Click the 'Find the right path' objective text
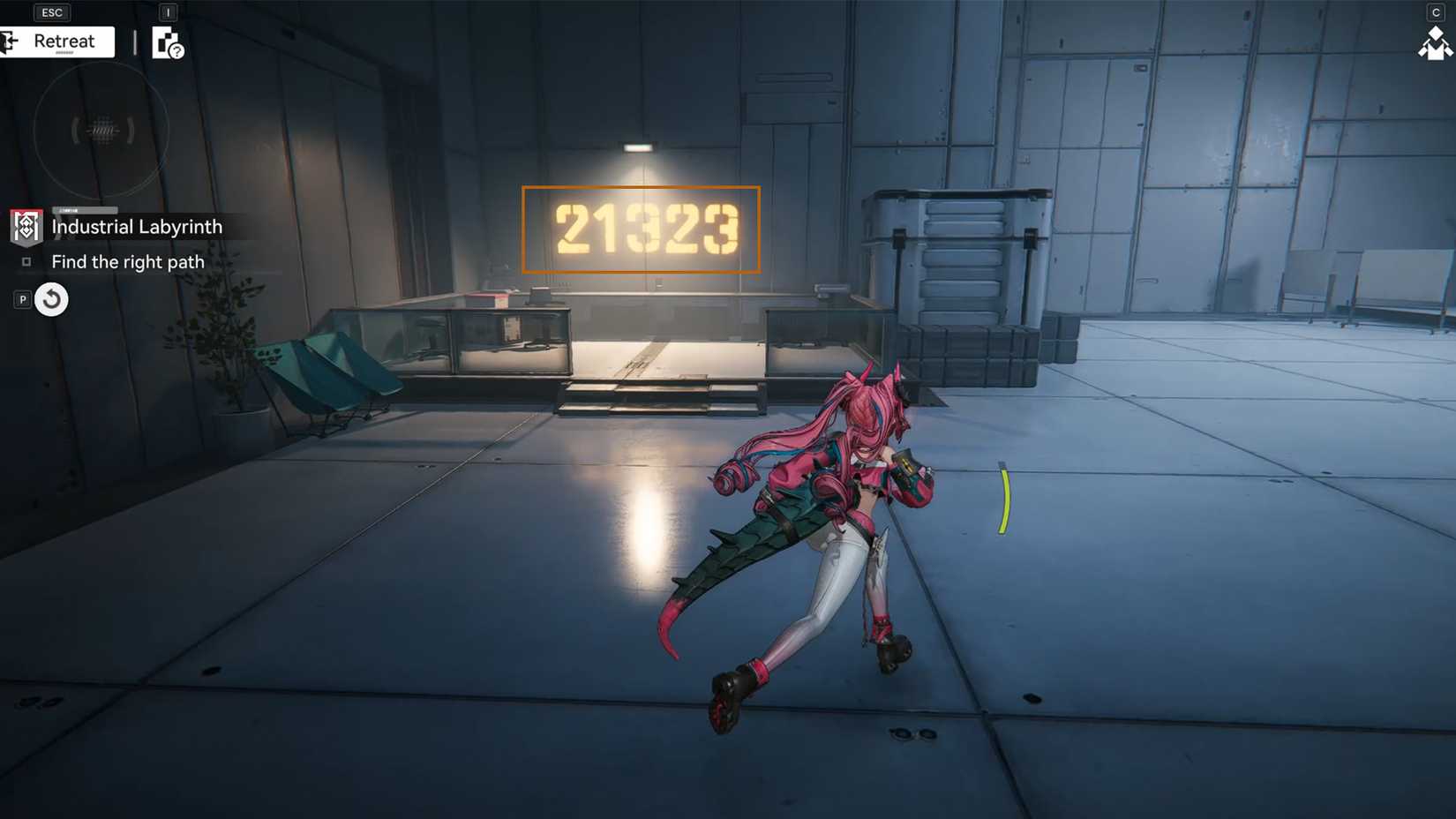The width and height of the screenshot is (1456, 819). 127,261
